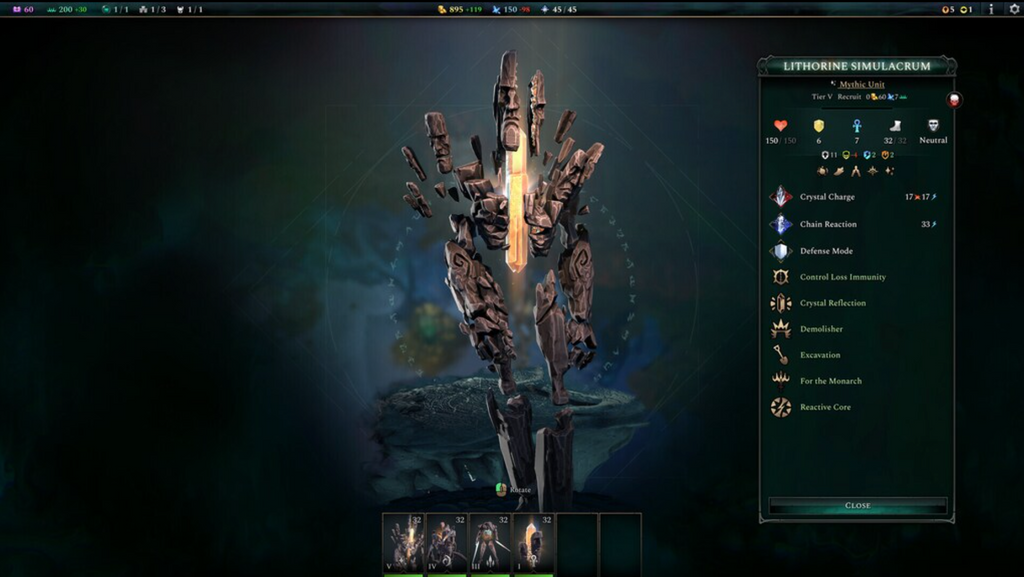Open the settings gear icon
This screenshot has width=1024, height=577.
pyautogui.click(x=1013, y=9)
